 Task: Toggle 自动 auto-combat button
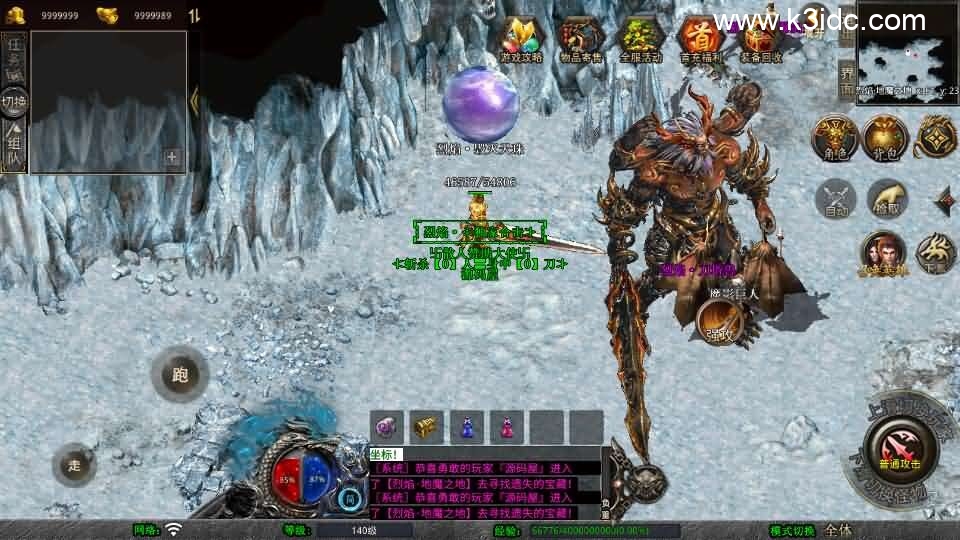coord(837,199)
